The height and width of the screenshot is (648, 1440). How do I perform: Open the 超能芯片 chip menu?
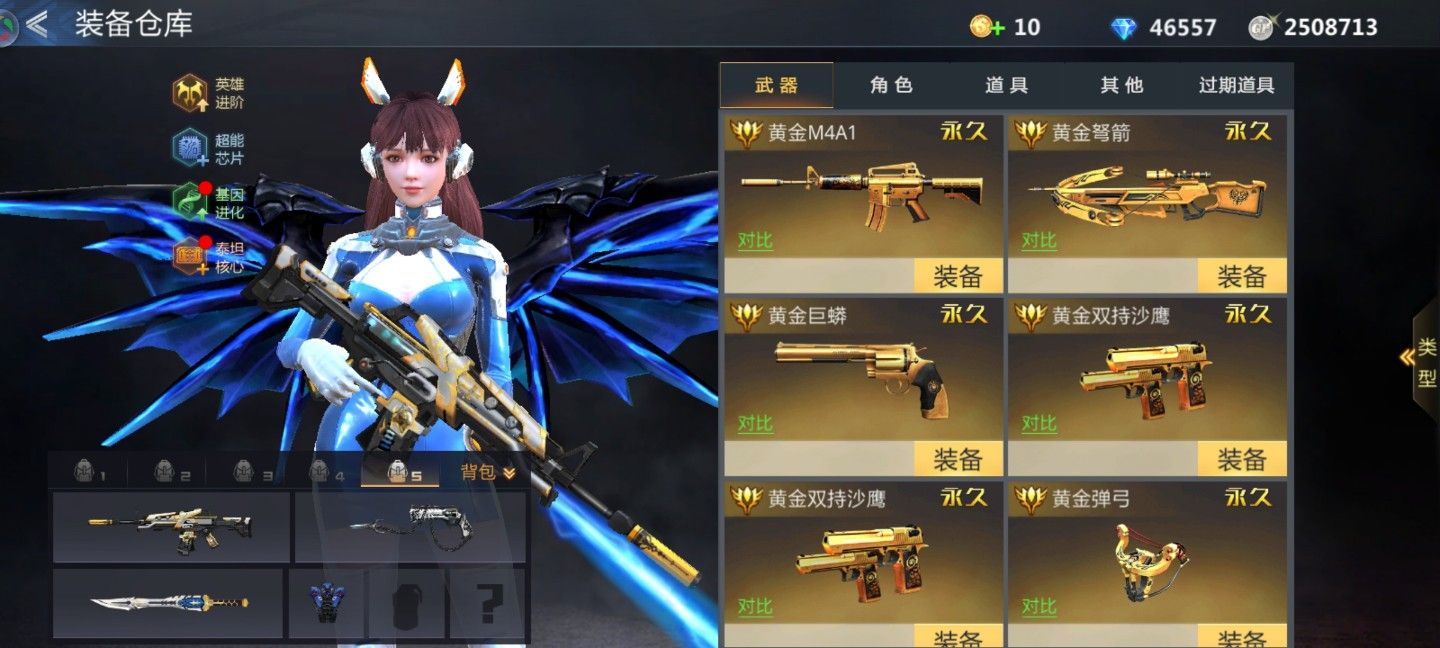[x=208, y=148]
